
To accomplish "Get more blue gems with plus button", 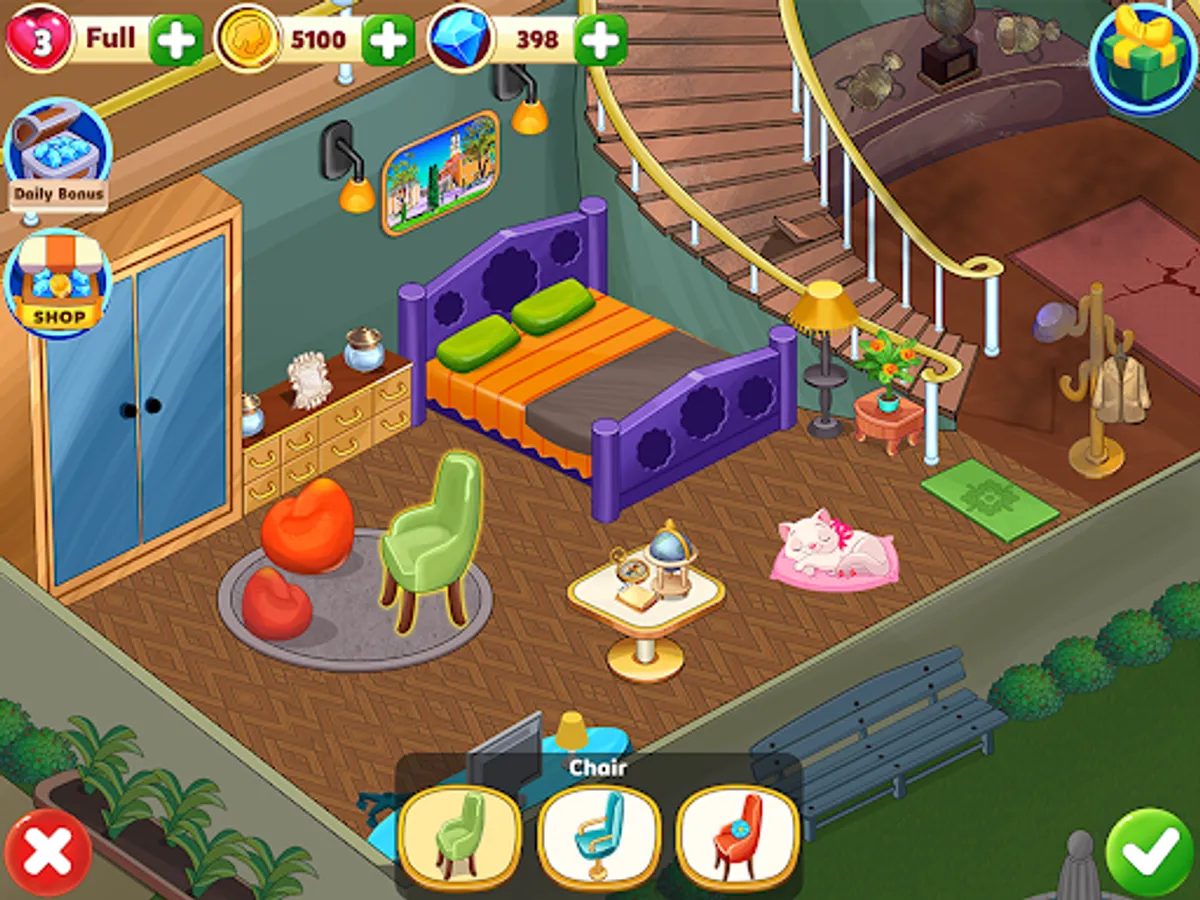I will [x=601, y=40].
